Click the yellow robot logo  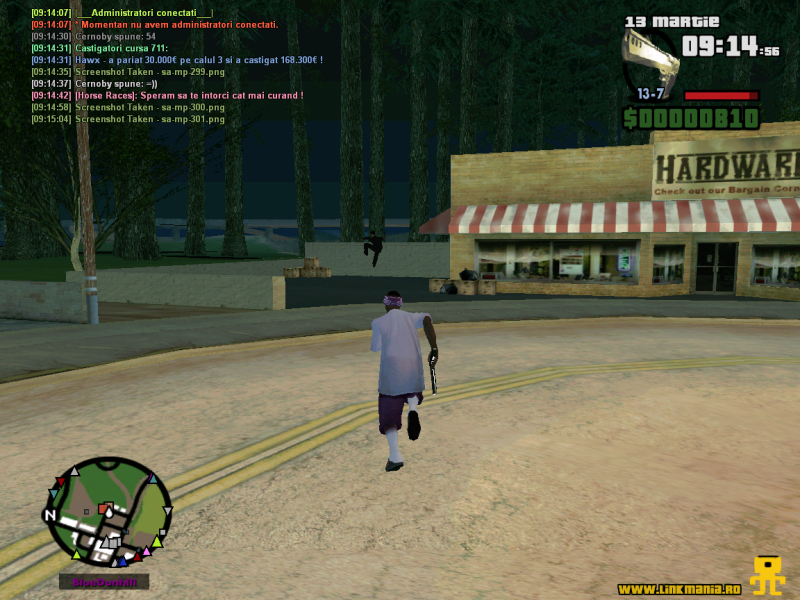[767, 576]
